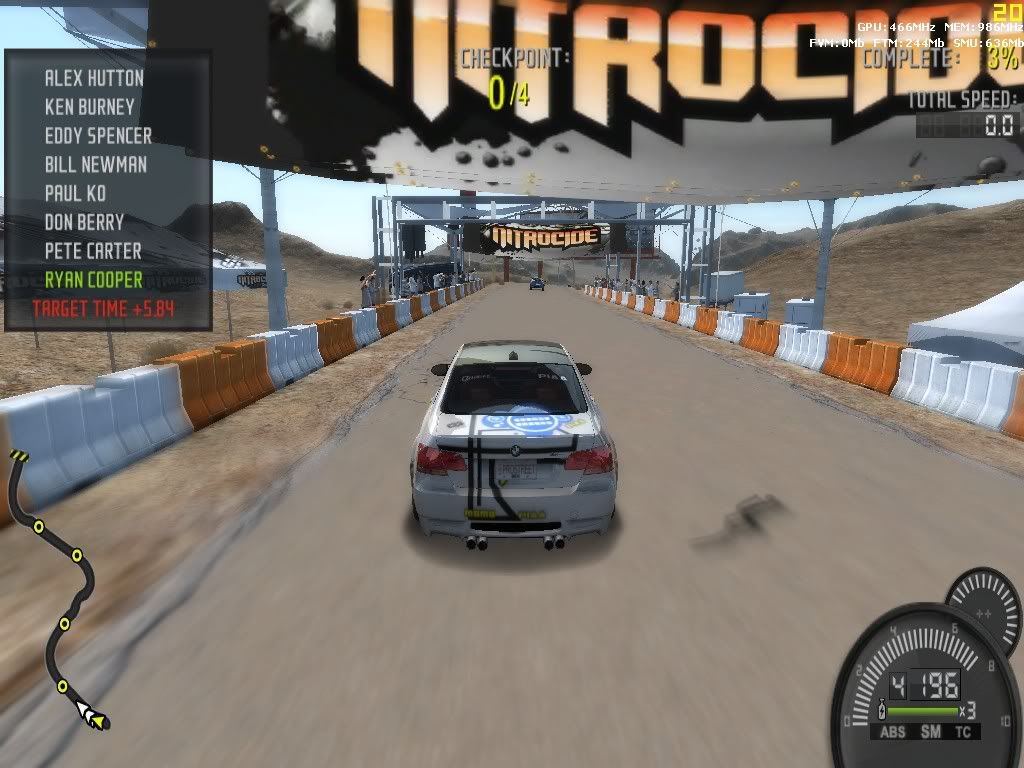Pick Don Berry from the racer list

tap(84, 222)
